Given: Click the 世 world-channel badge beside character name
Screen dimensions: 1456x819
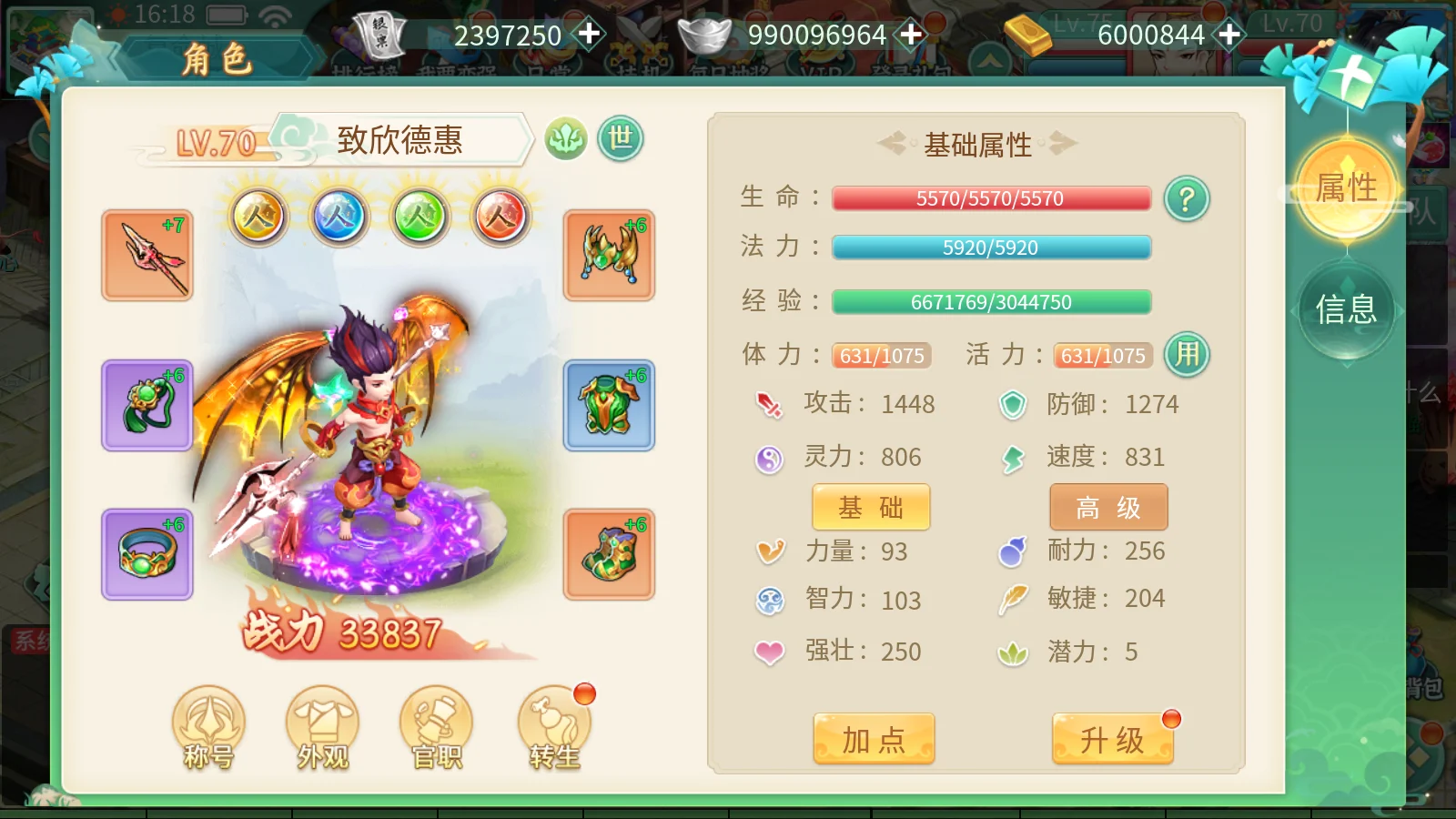Looking at the screenshot, I should tap(620, 138).
